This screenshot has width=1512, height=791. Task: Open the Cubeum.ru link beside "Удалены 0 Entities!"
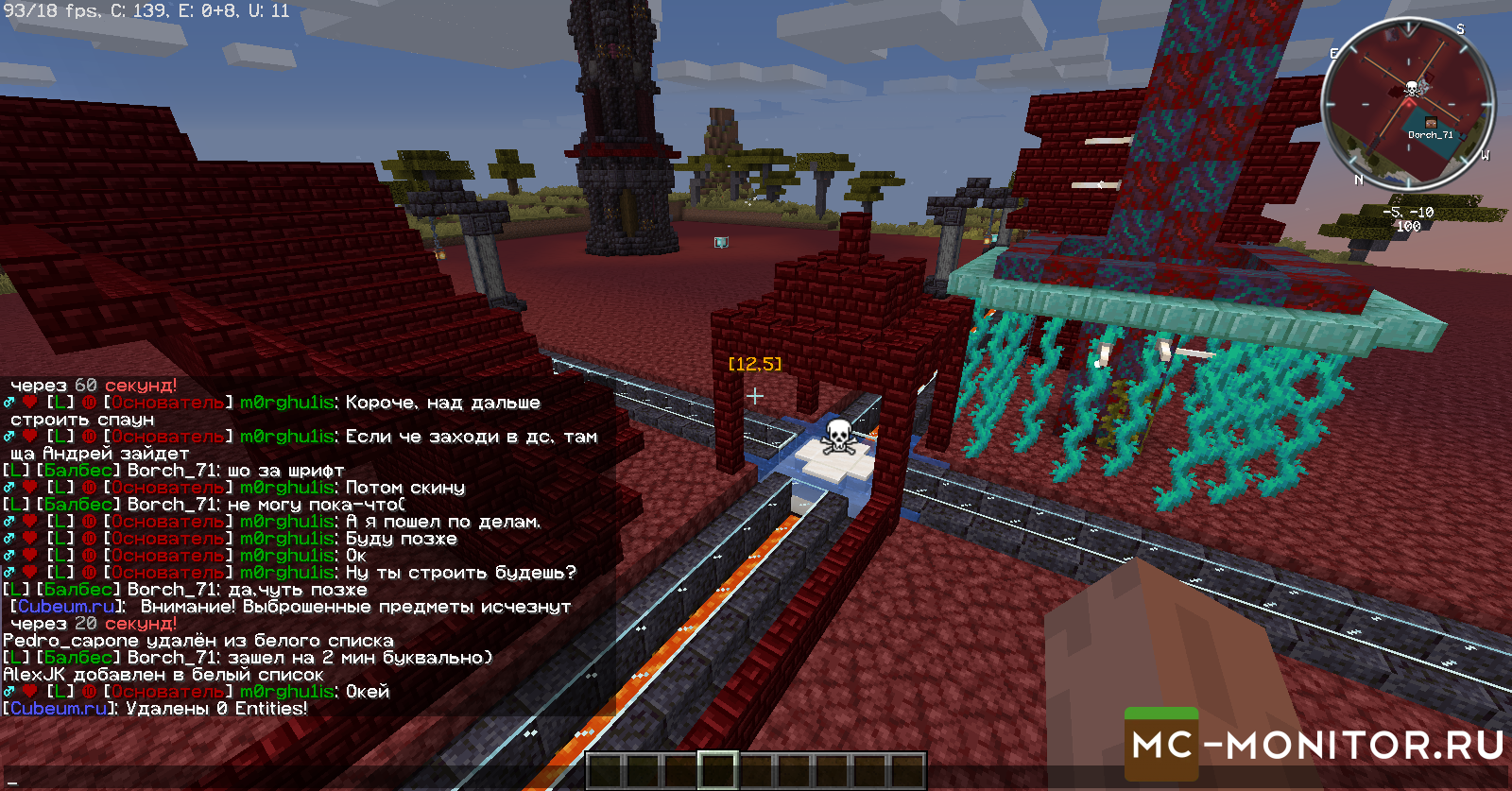click(x=59, y=708)
